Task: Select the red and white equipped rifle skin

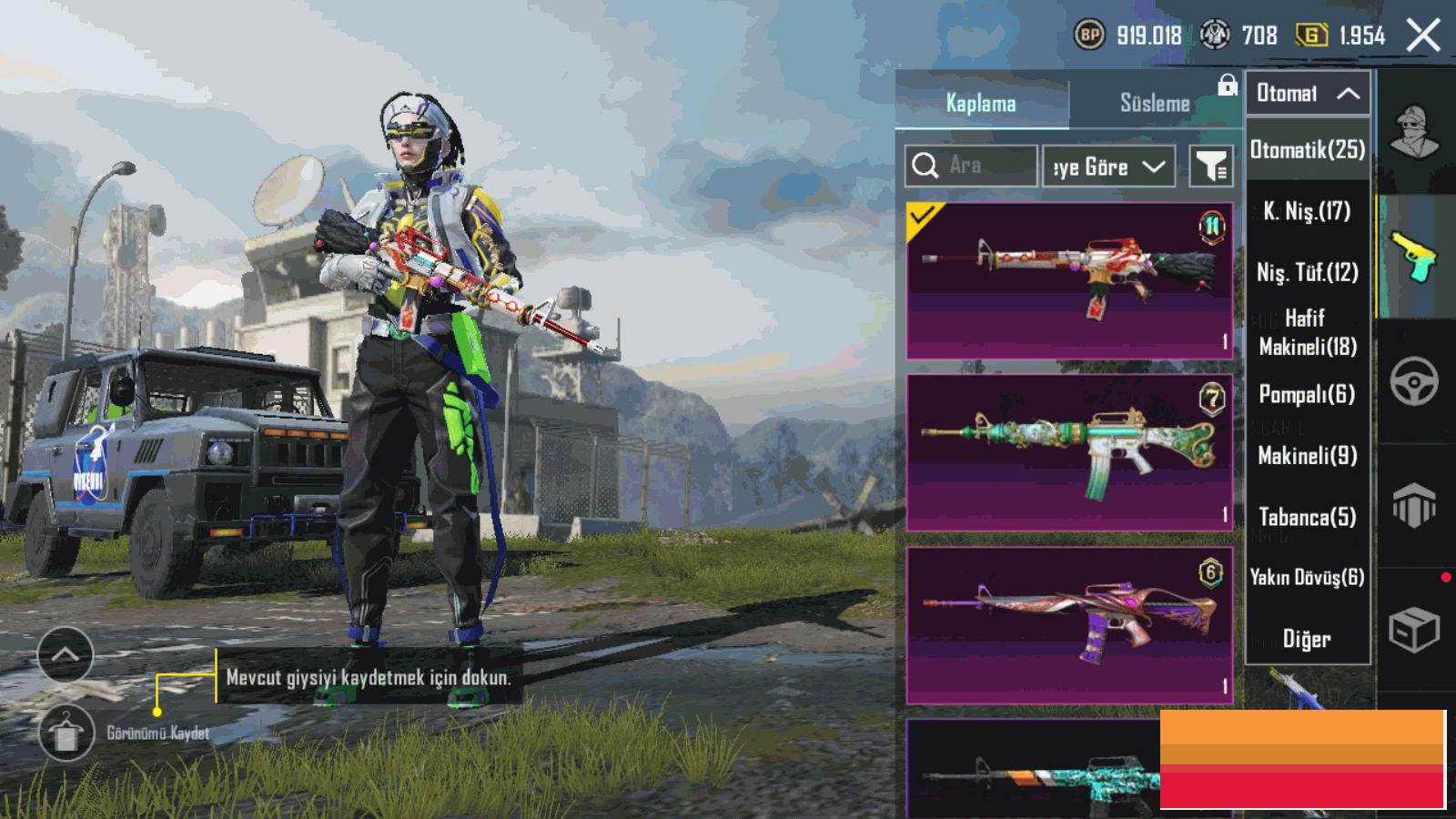Action: point(1069,280)
